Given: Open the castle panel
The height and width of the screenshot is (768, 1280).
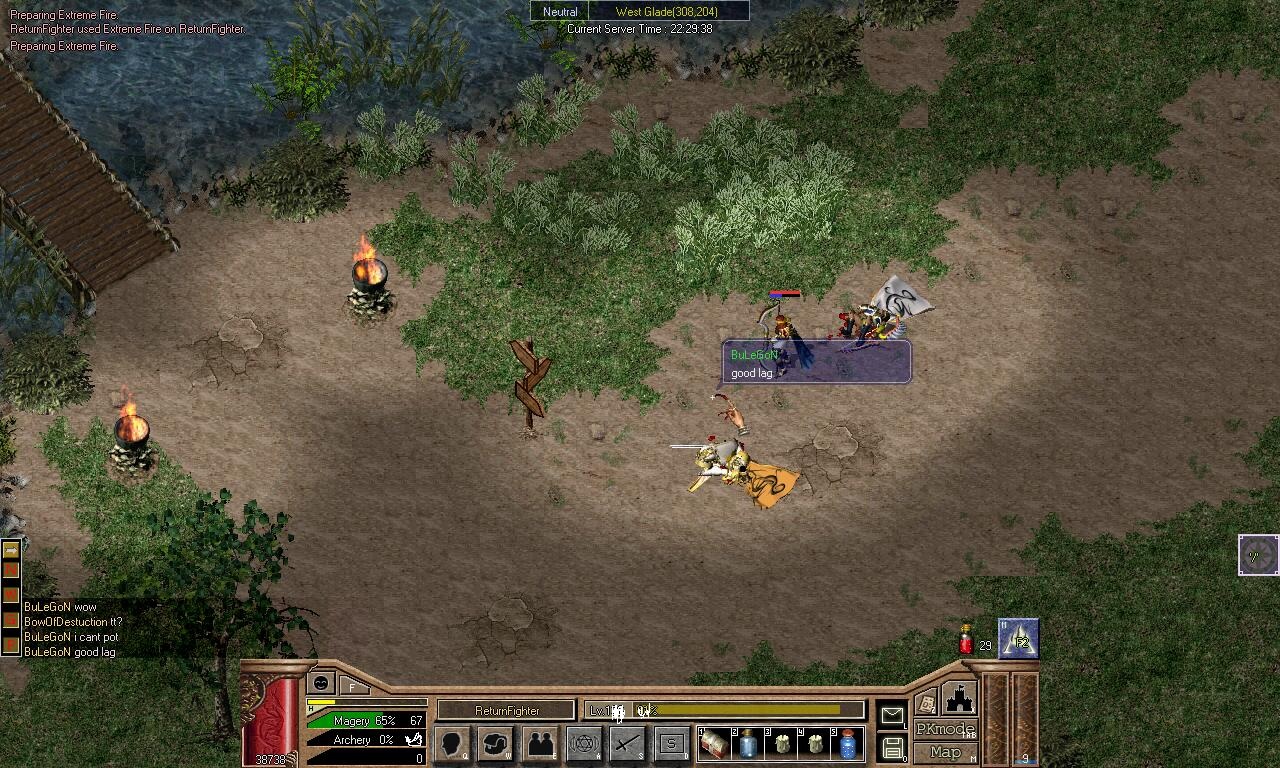Looking at the screenshot, I should click(x=959, y=697).
